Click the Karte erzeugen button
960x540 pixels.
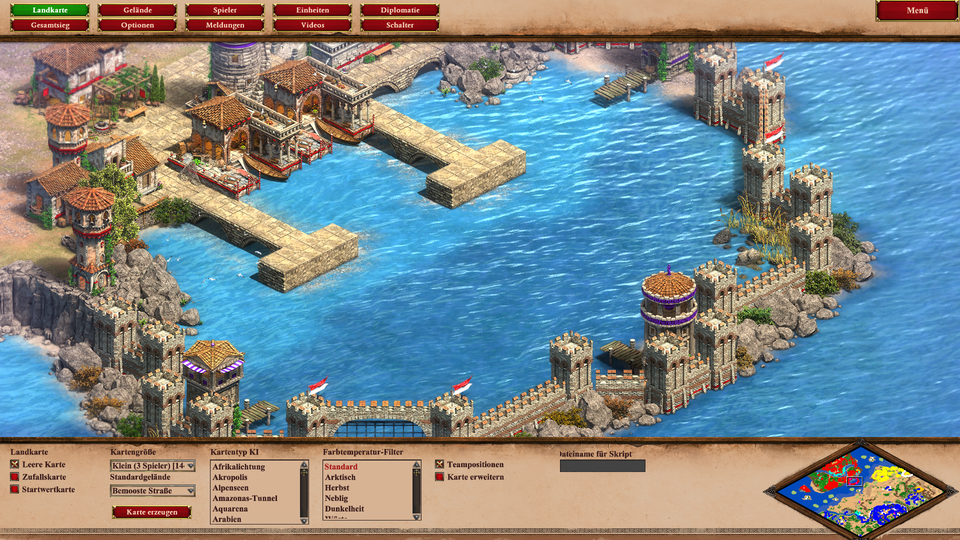[x=152, y=512]
